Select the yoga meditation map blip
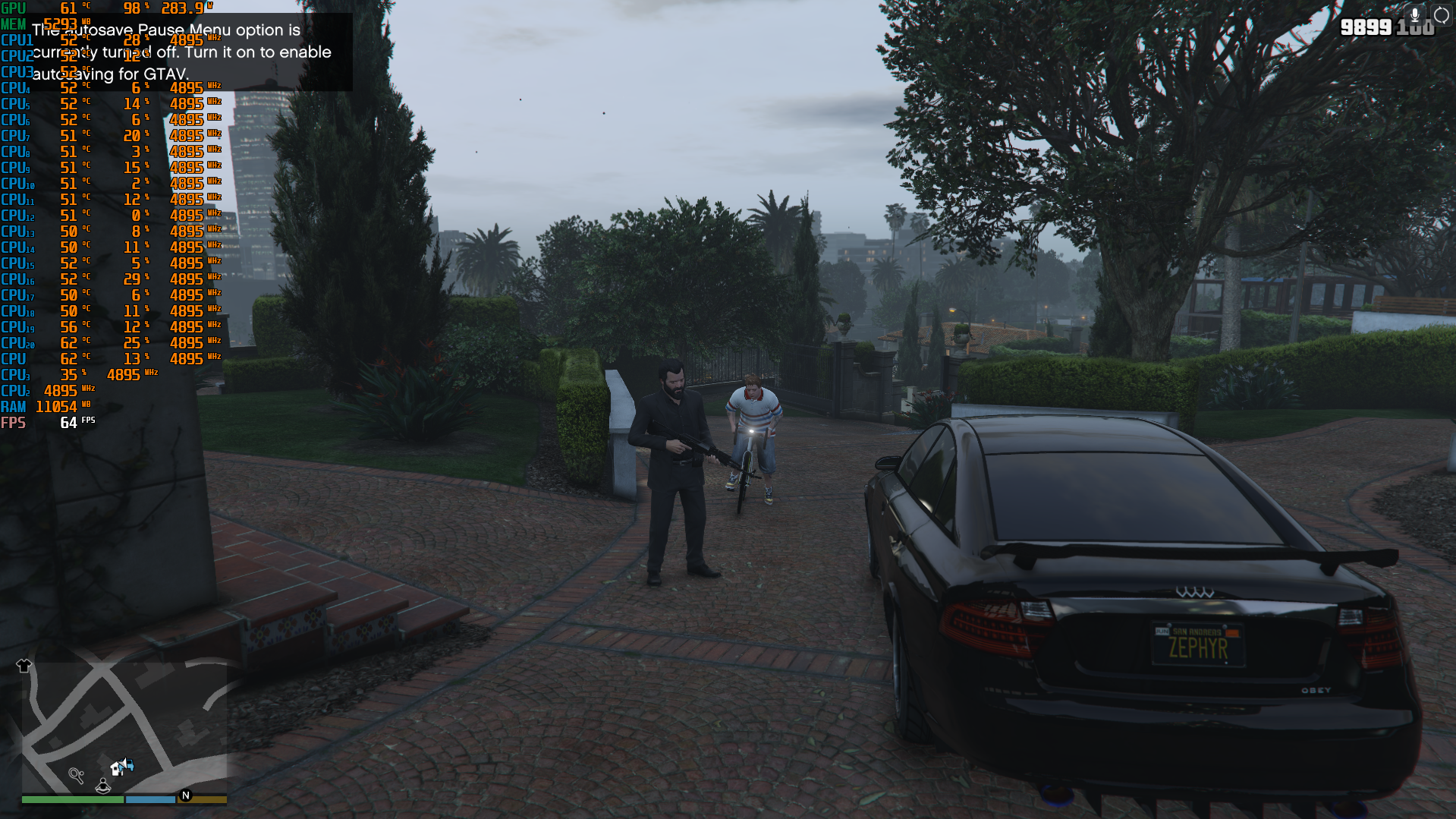This screenshot has width=1456, height=819. click(x=103, y=786)
